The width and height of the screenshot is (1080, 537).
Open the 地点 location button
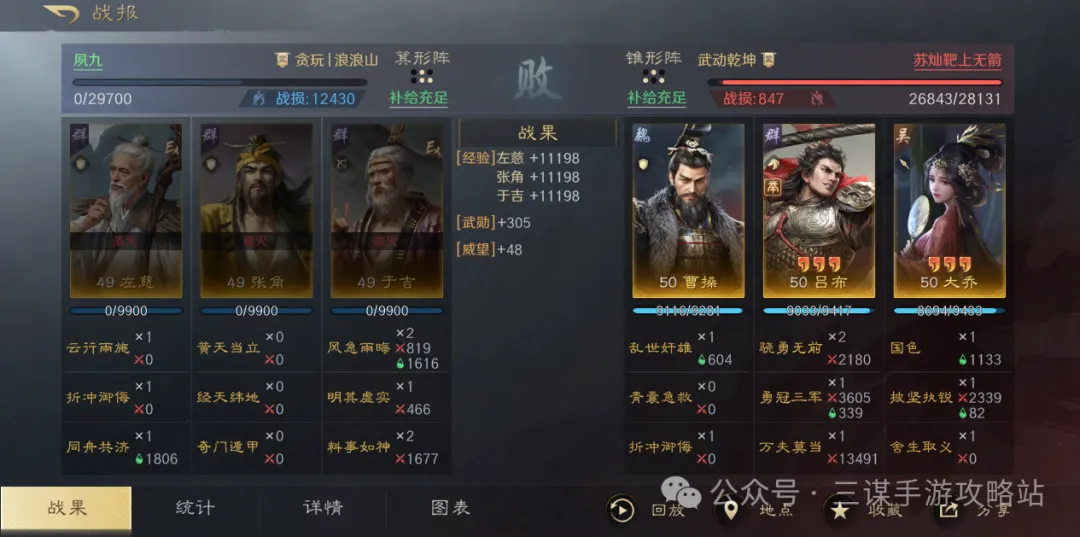(x=731, y=510)
